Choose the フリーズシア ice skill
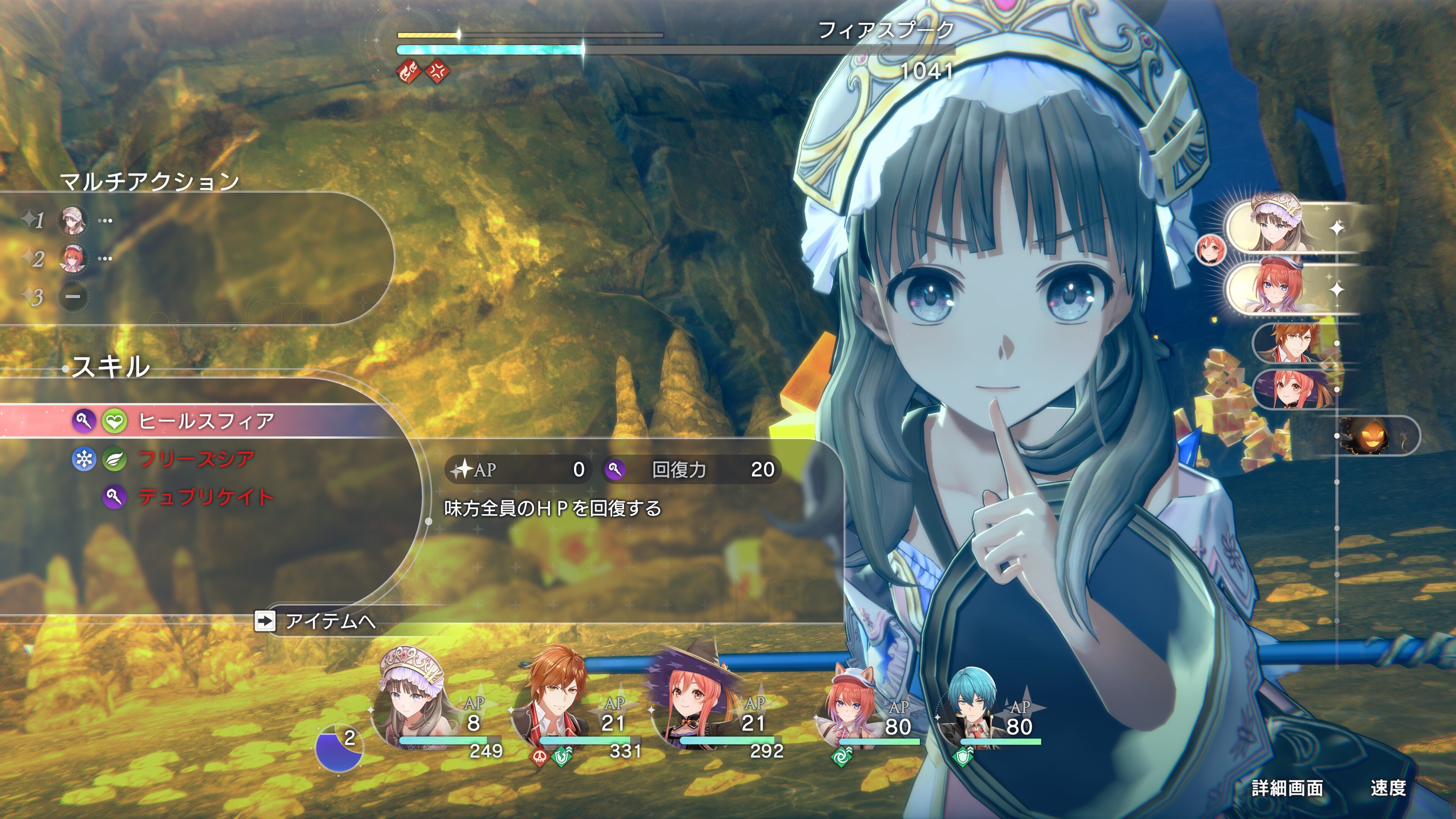The width and height of the screenshot is (1456, 819). 196,459
